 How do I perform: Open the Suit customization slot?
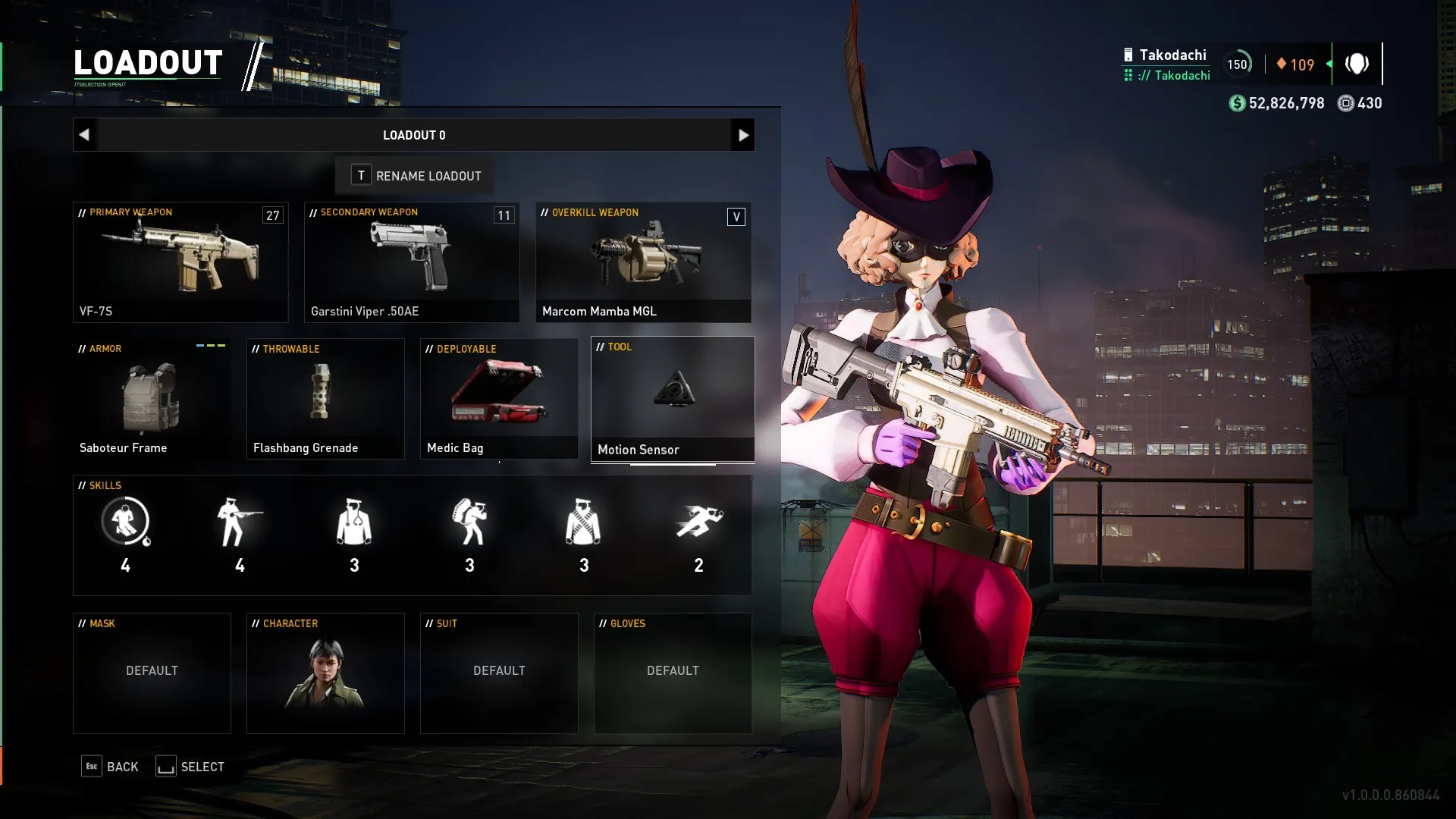499,673
